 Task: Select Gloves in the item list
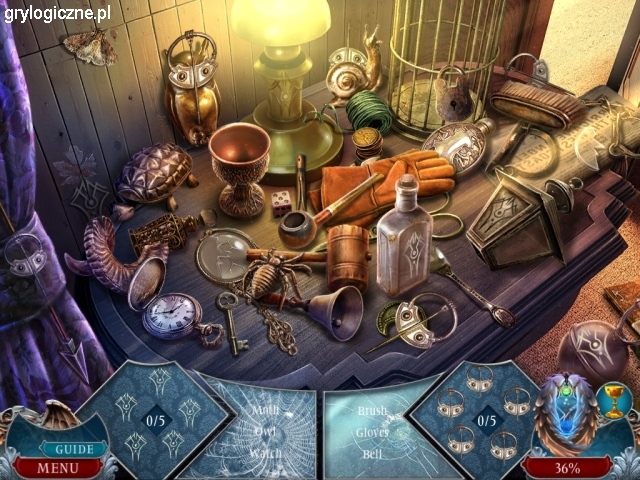pos(372,432)
